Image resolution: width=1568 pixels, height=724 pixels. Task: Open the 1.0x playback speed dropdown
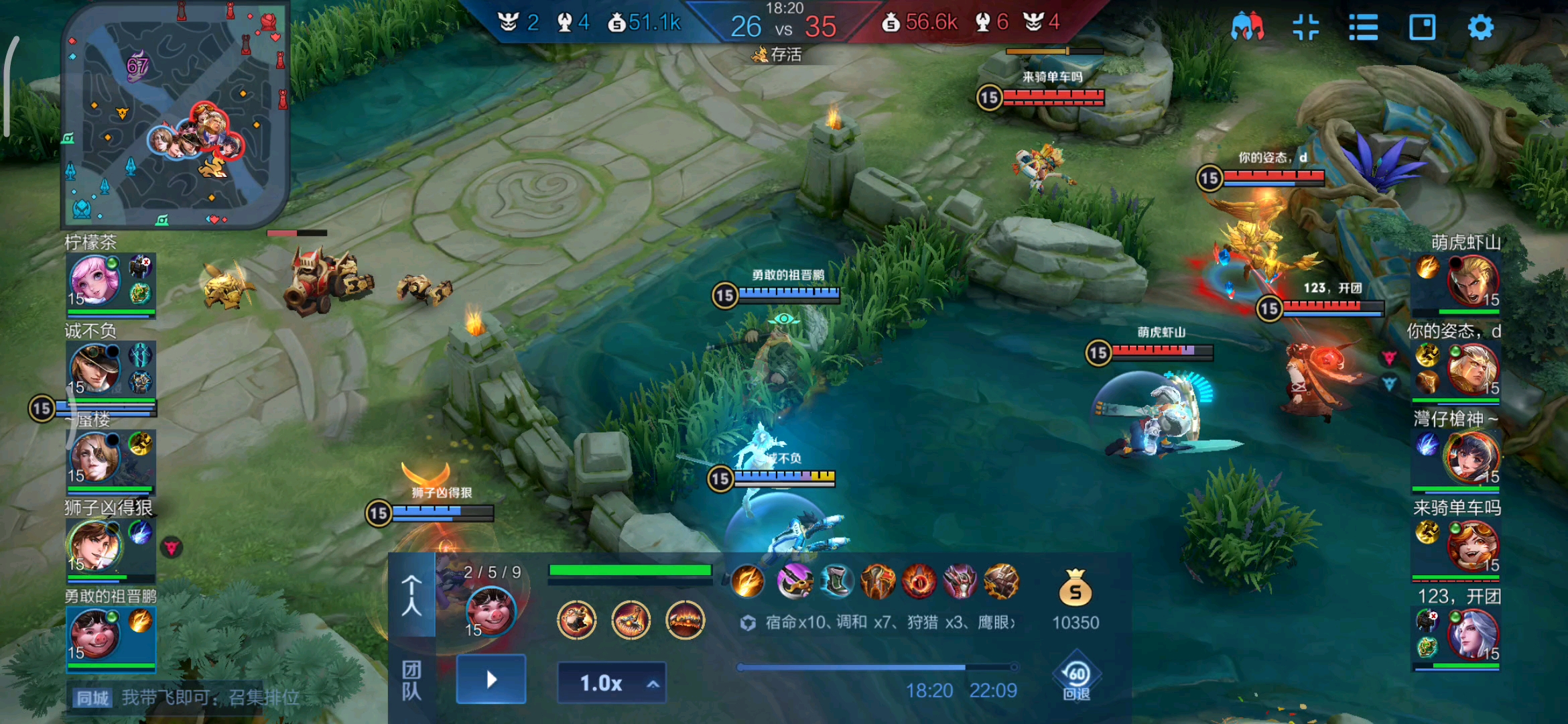(612, 683)
